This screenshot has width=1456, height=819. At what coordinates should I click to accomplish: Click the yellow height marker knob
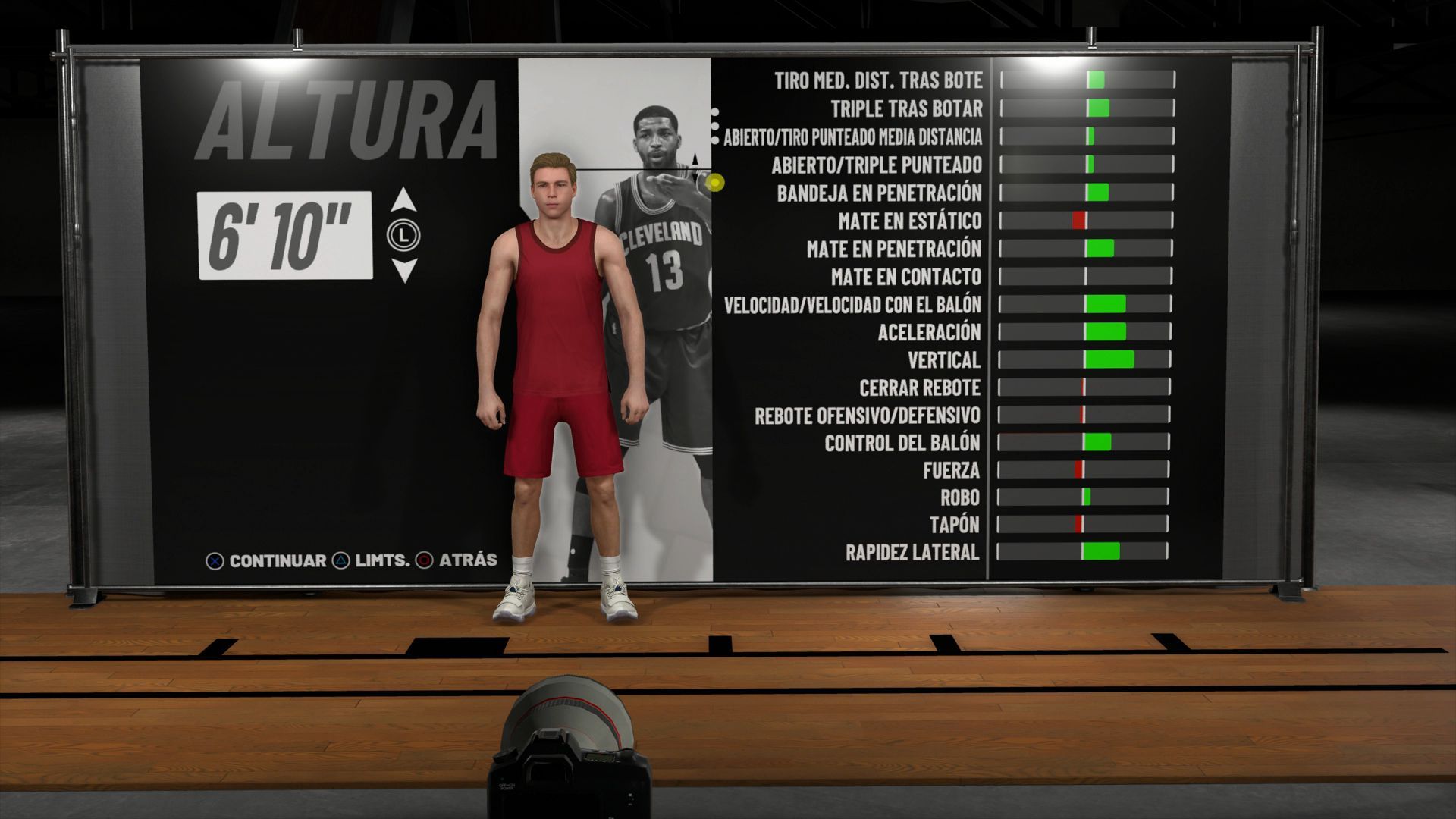click(714, 182)
